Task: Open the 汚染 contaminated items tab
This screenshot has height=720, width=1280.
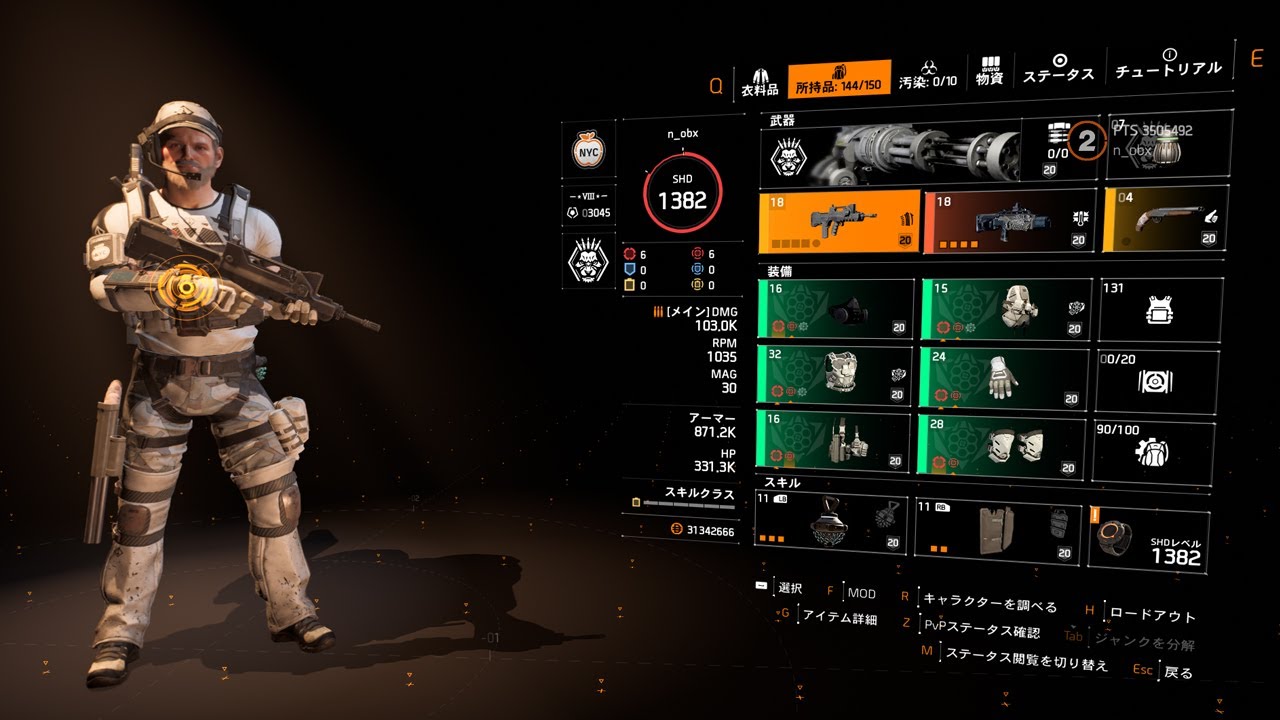Action: coord(927,78)
